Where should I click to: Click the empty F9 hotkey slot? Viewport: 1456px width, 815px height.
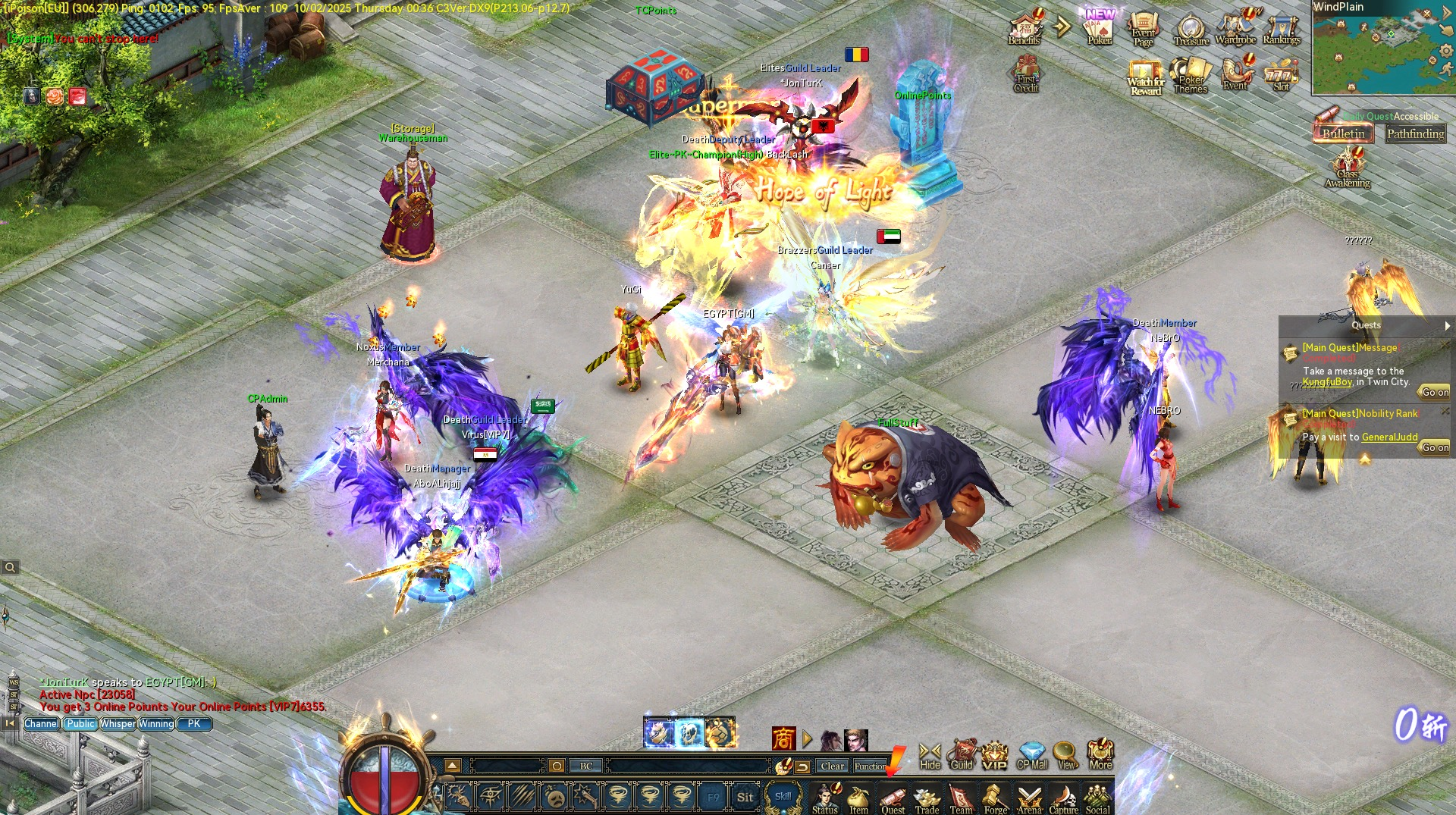[x=714, y=797]
